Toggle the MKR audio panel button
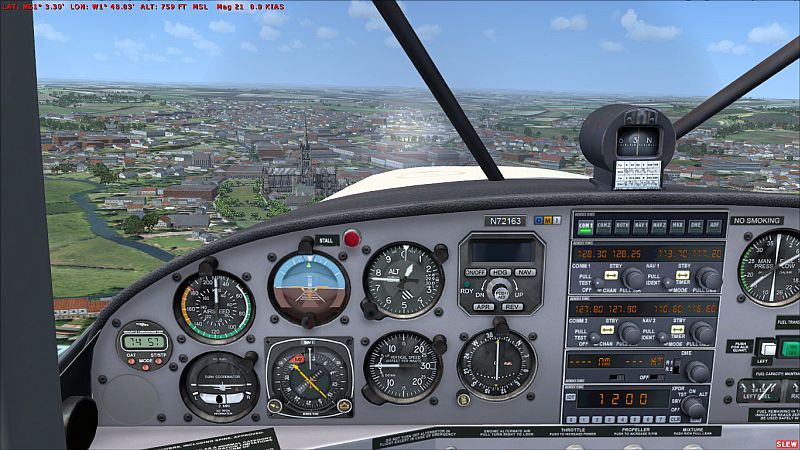This screenshot has height=450, width=800. [678, 226]
